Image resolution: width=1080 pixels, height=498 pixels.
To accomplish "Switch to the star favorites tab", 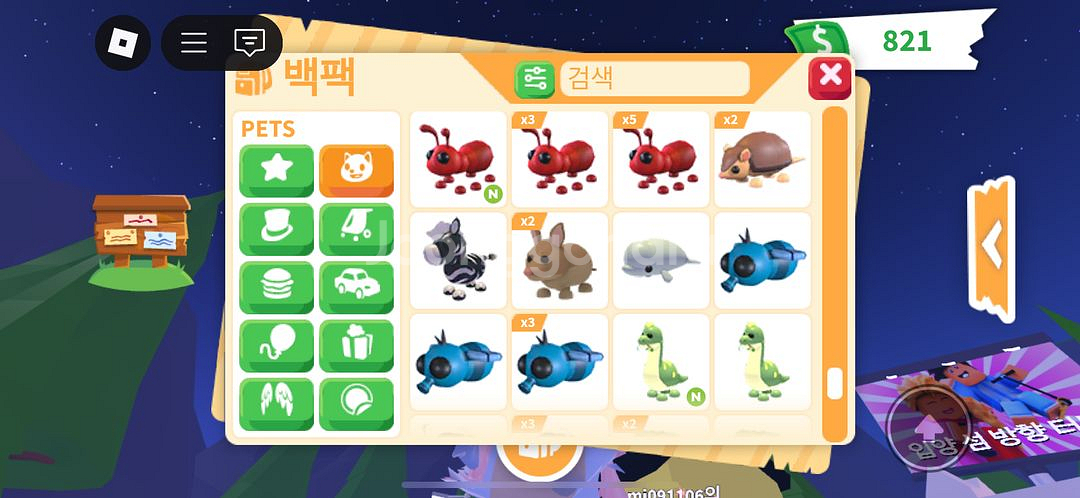I will pyautogui.click(x=276, y=171).
